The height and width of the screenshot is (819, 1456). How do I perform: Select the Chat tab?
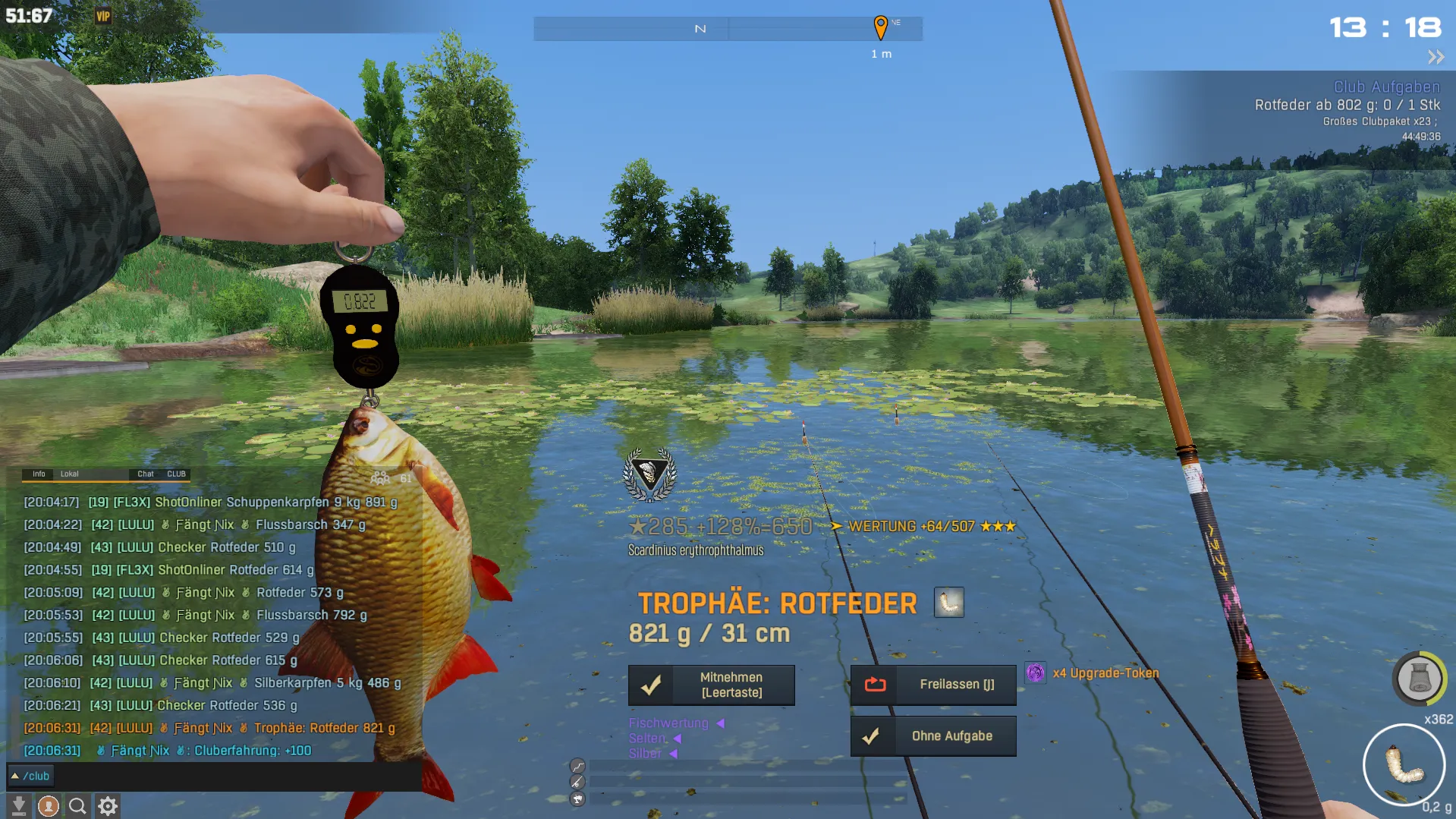(x=146, y=474)
